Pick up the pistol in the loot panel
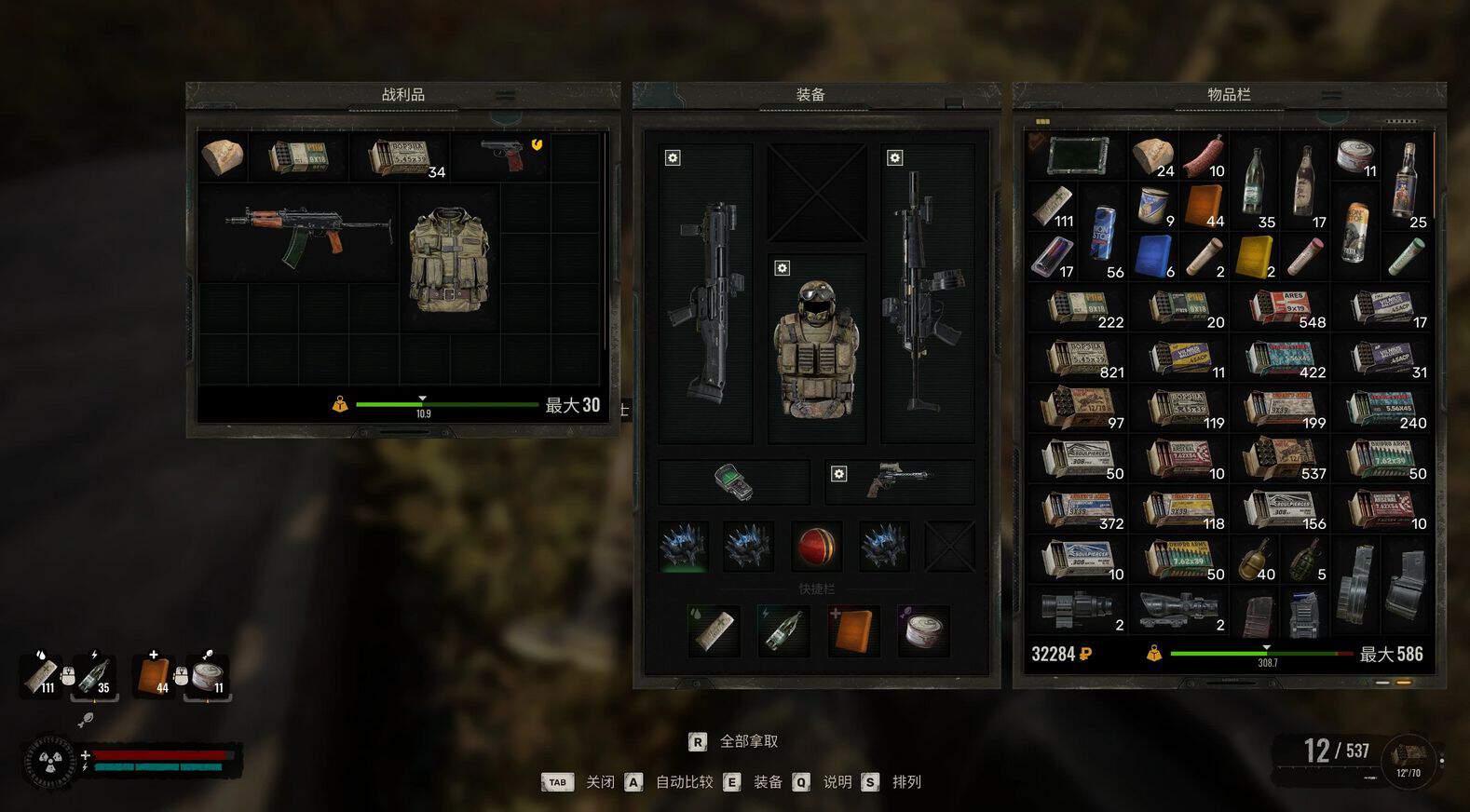1470x812 pixels. tap(503, 155)
